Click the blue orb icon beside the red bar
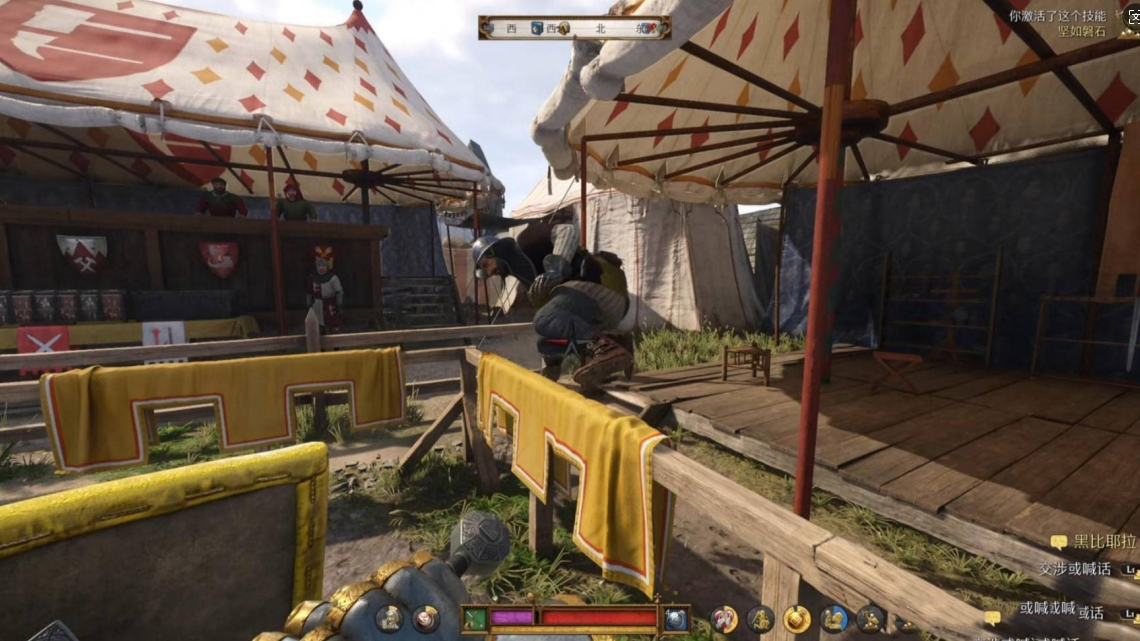The image size is (1140, 641). tap(675, 619)
